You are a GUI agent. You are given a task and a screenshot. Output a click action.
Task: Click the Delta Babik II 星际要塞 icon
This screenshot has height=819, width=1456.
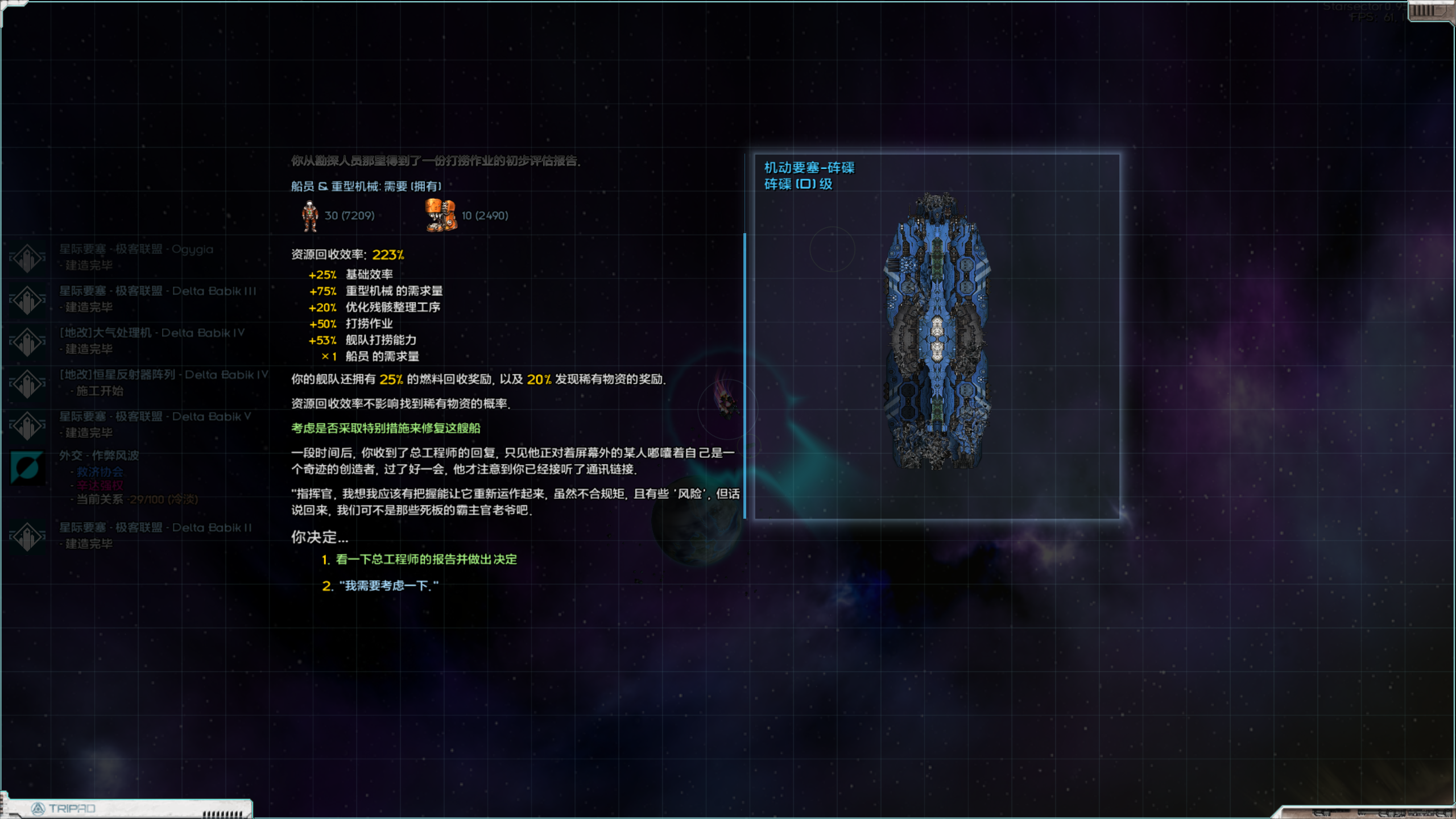point(27,535)
